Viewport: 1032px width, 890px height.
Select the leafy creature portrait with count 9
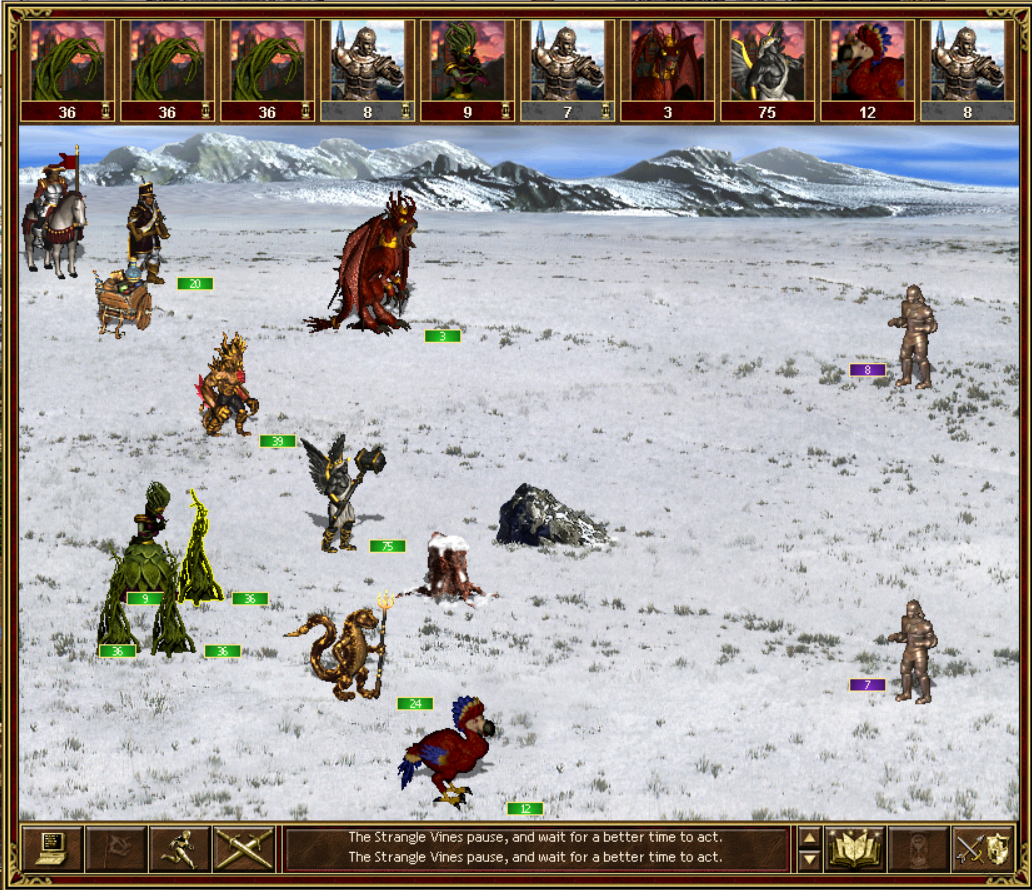coord(467,68)
